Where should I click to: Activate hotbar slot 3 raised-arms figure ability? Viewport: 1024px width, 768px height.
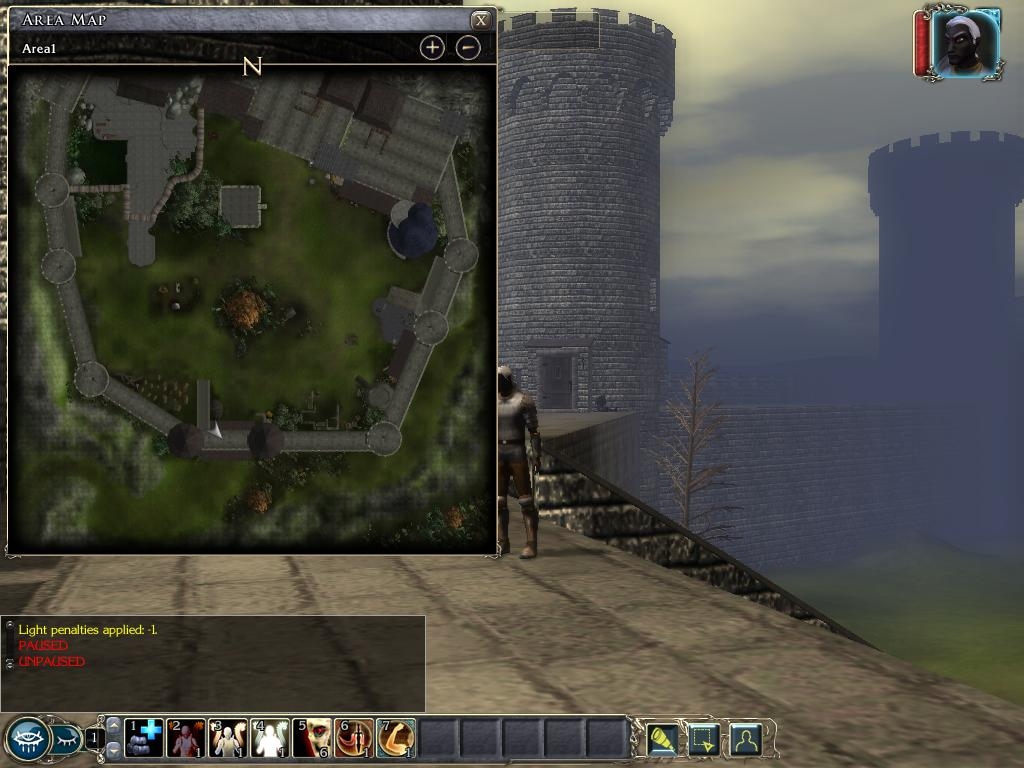(x=228, y=739)
